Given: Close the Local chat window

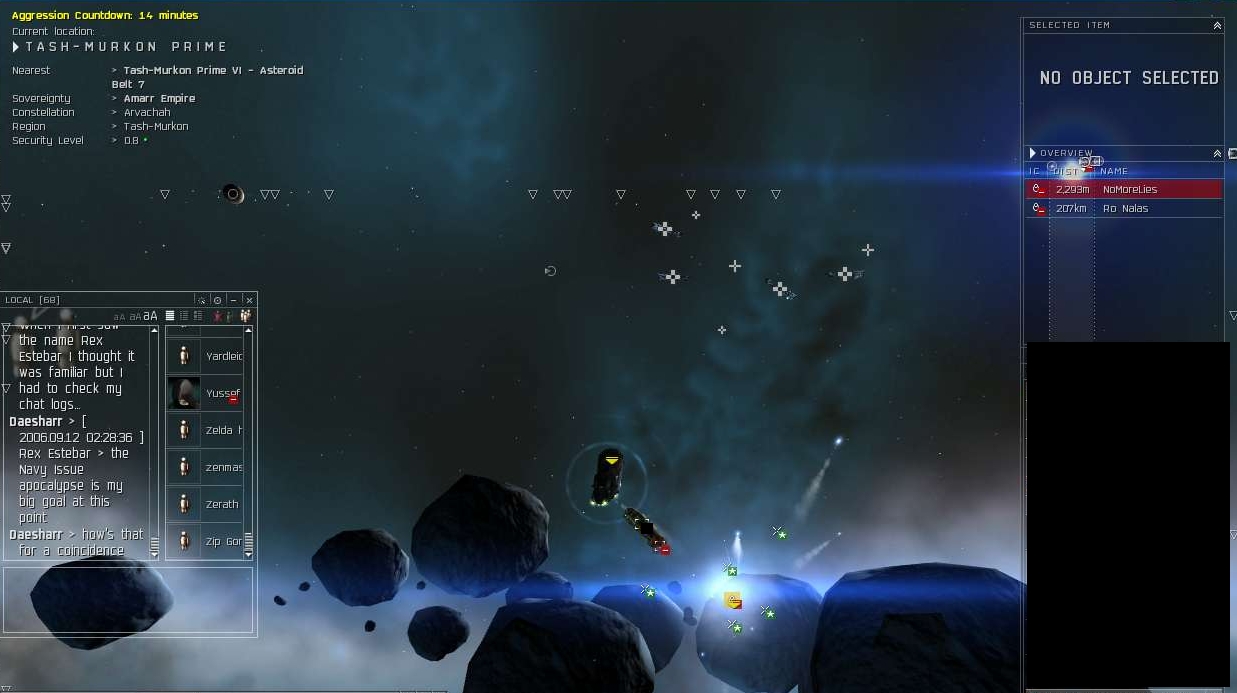Looking at the screenshot, I should tap(249, 300).
